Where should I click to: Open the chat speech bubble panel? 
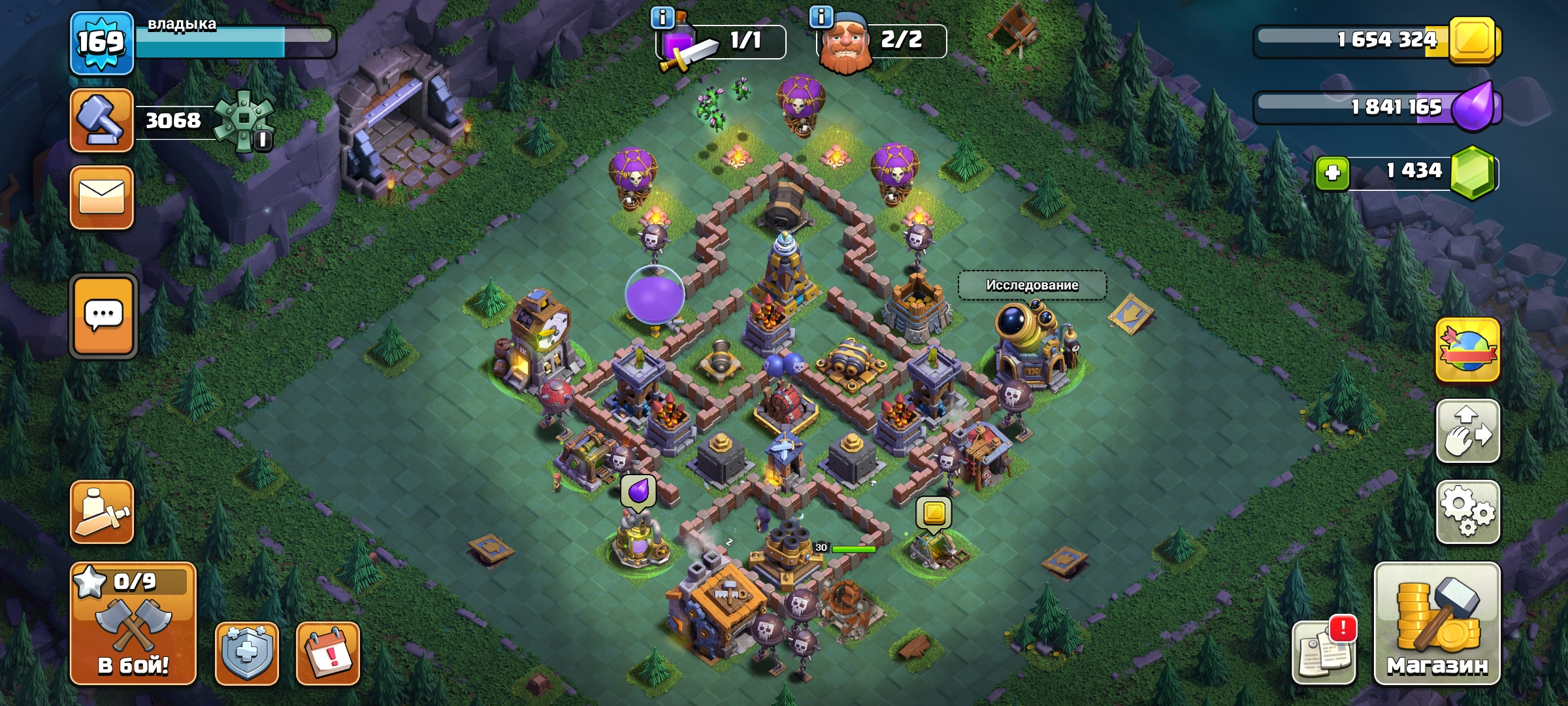[103, 316]
